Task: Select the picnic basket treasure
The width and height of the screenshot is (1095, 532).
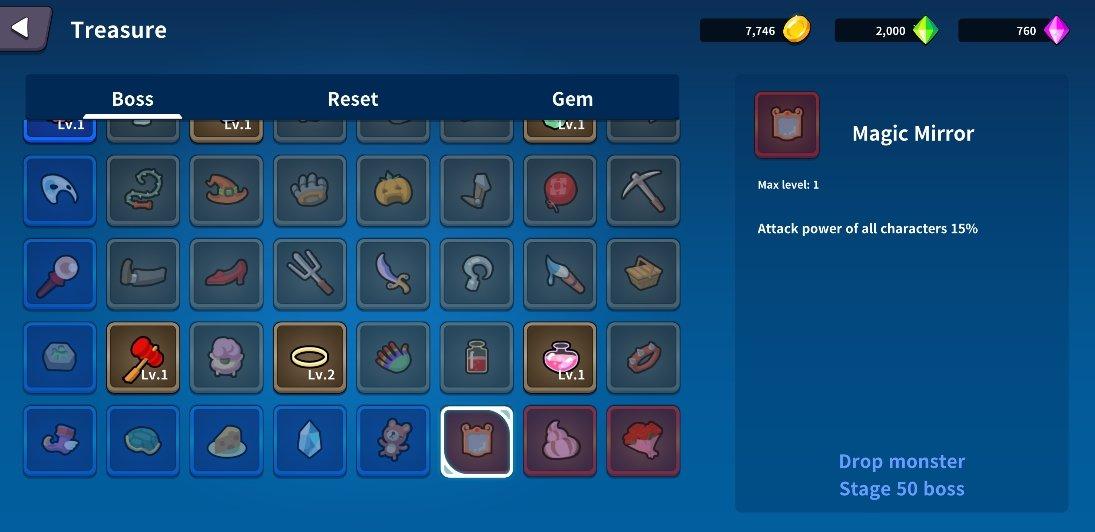Action: (643, 274)
